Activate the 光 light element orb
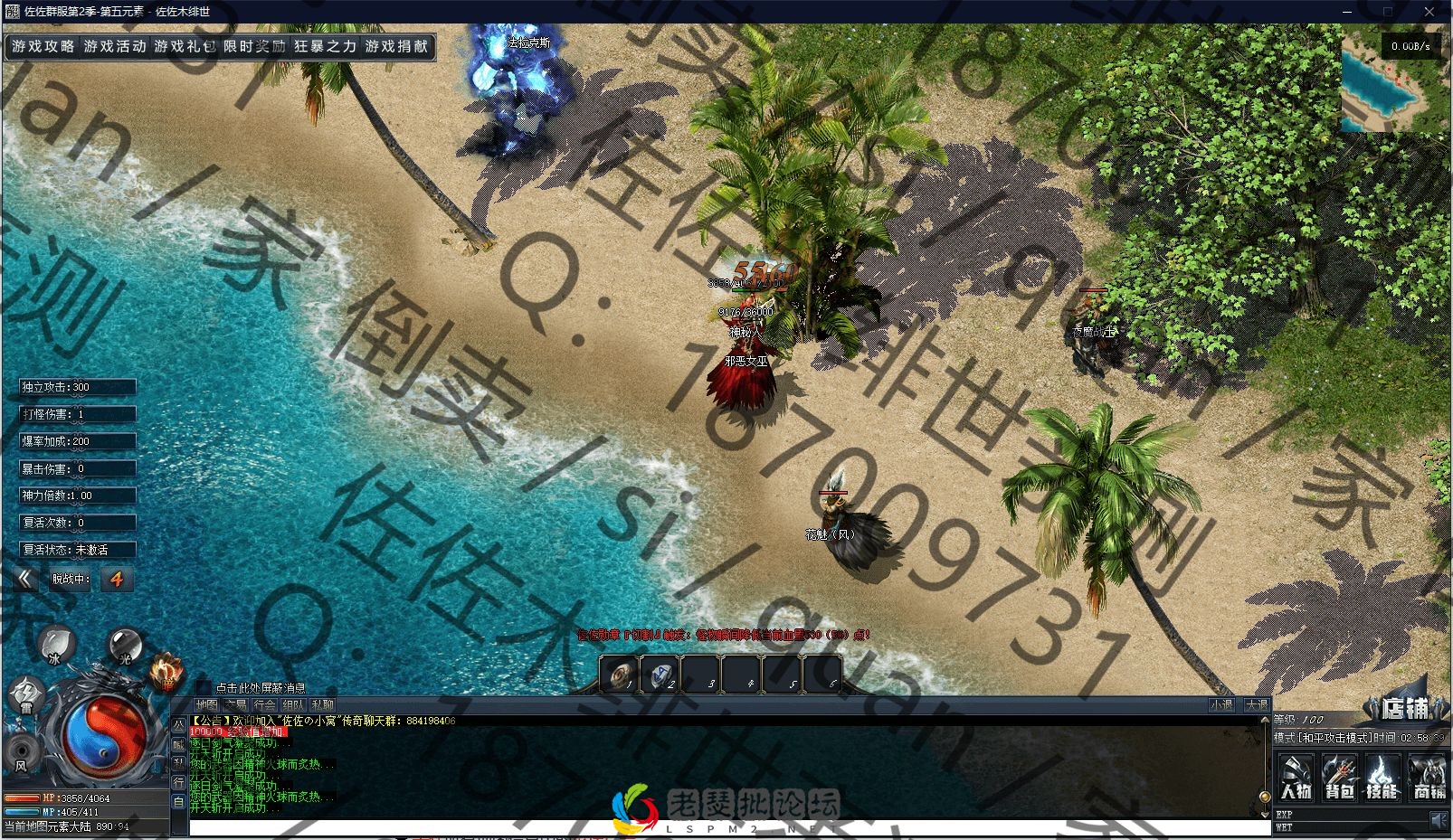 coord(125,645)
